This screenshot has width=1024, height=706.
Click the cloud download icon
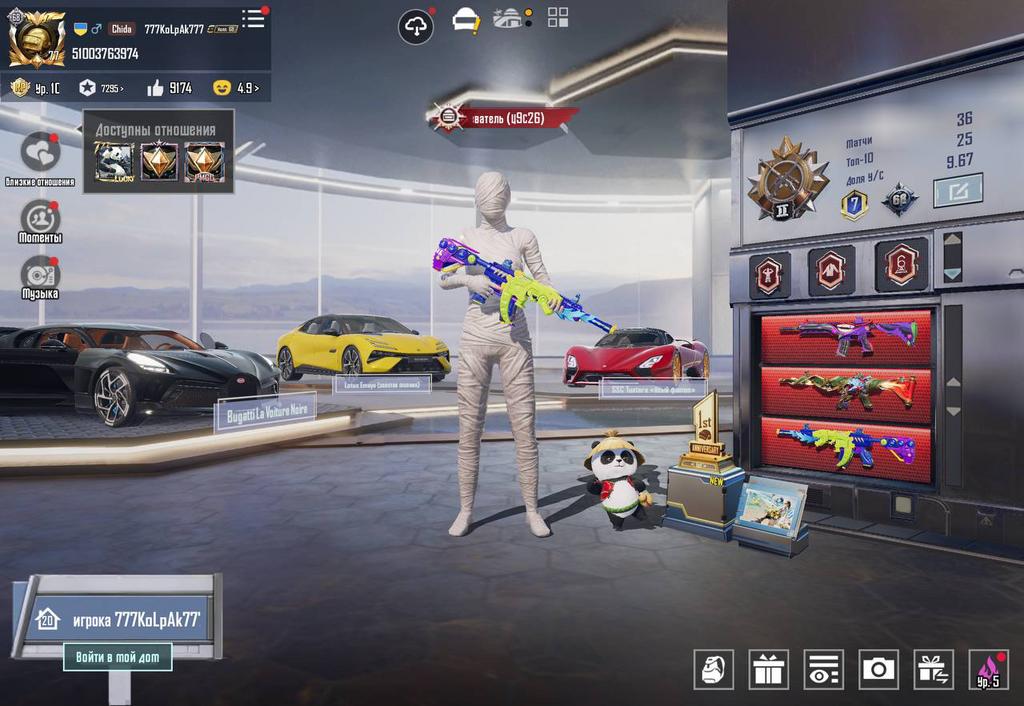(416, 26)
